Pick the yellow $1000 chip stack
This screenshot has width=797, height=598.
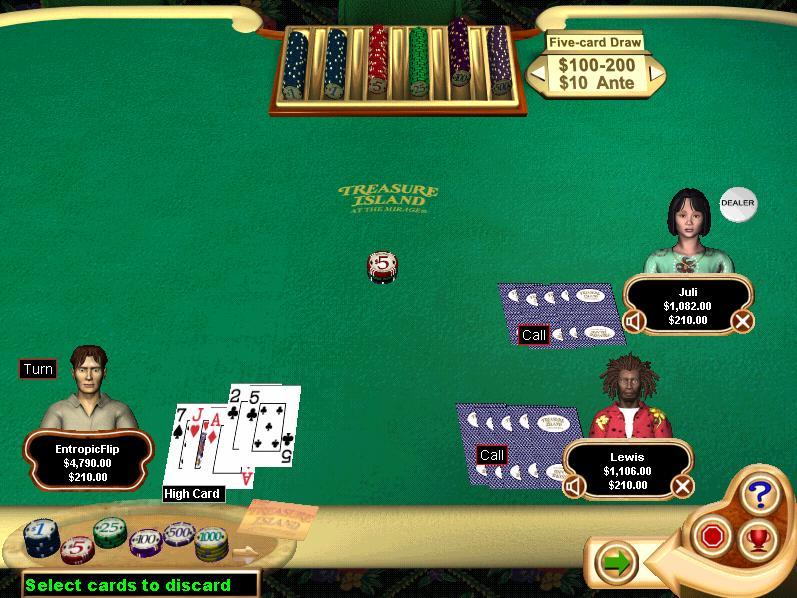pos(211,545)
